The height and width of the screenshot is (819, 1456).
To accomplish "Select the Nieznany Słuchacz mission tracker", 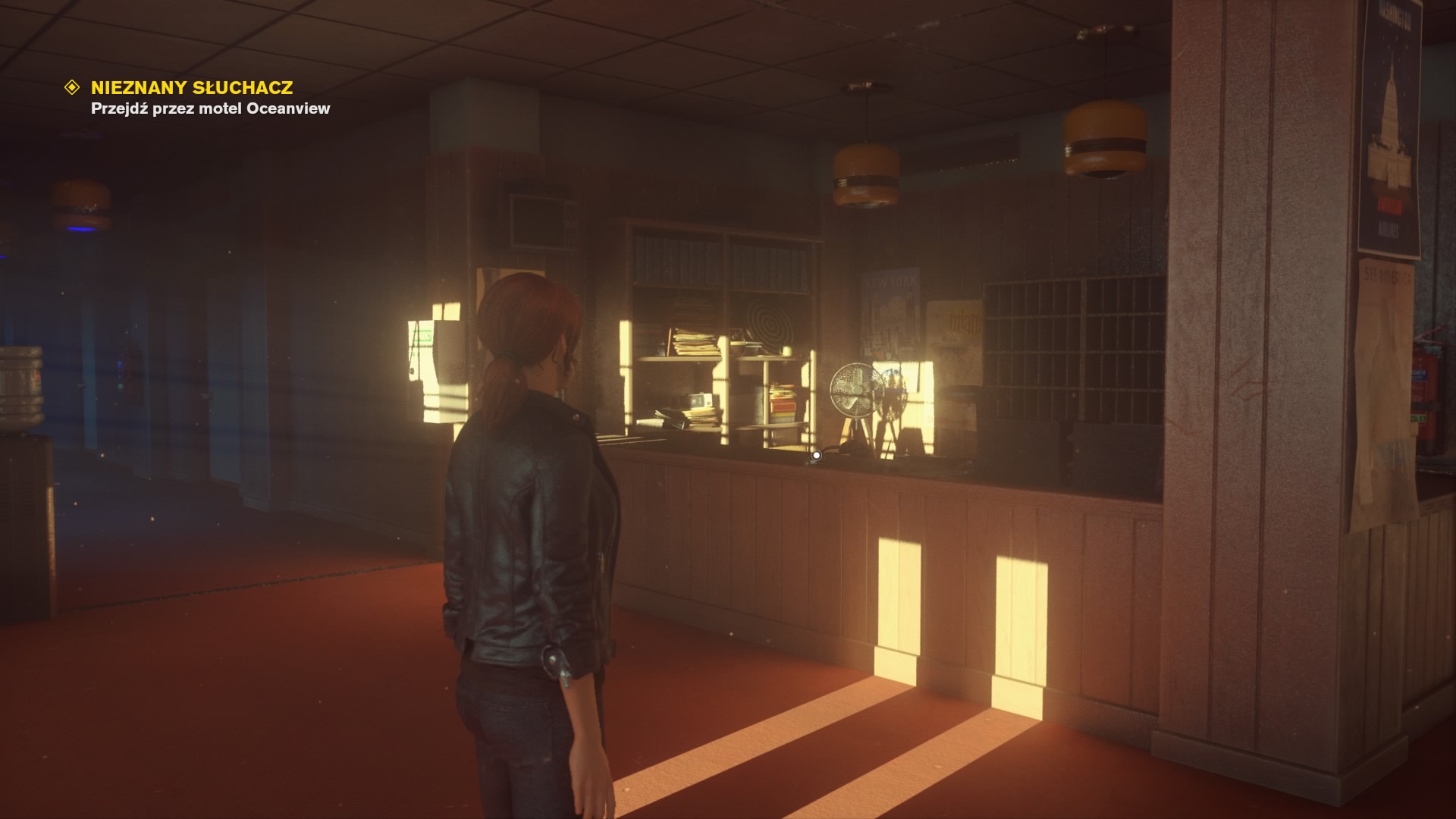I will click(x=191, y=88).
